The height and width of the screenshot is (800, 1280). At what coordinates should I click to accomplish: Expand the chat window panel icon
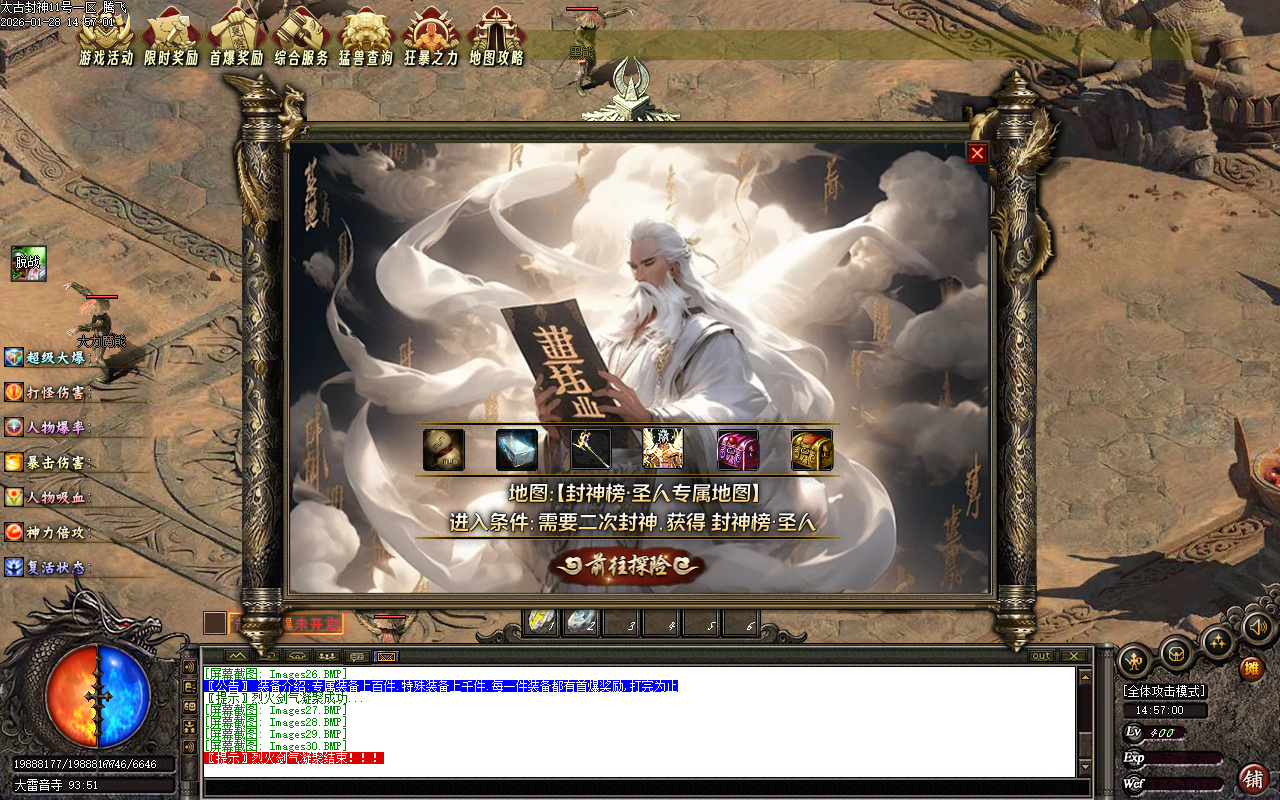pyautogui.click(x=238, y=655)
